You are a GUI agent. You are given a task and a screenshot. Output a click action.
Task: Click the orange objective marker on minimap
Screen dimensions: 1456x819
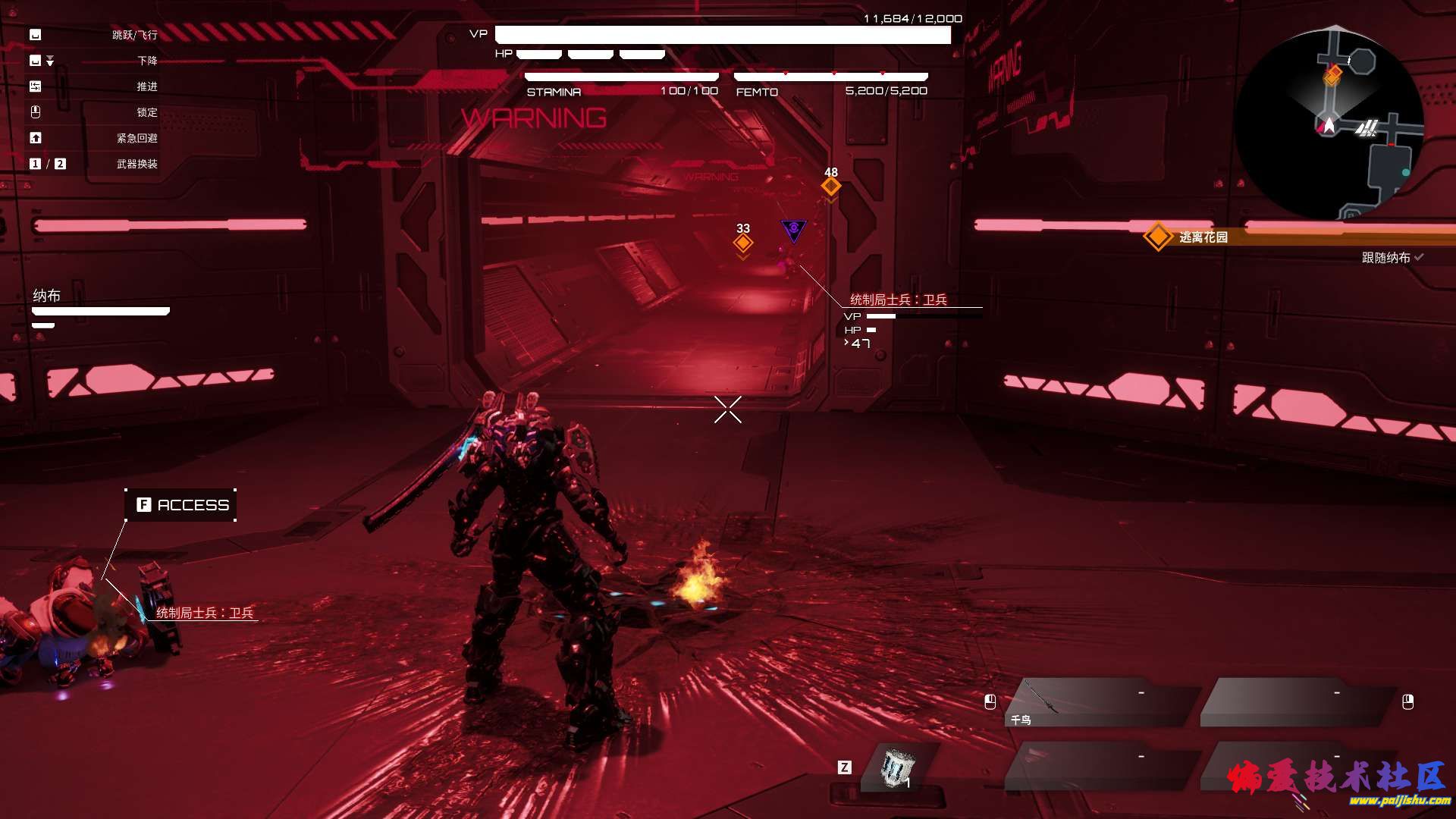(1332, 75)
